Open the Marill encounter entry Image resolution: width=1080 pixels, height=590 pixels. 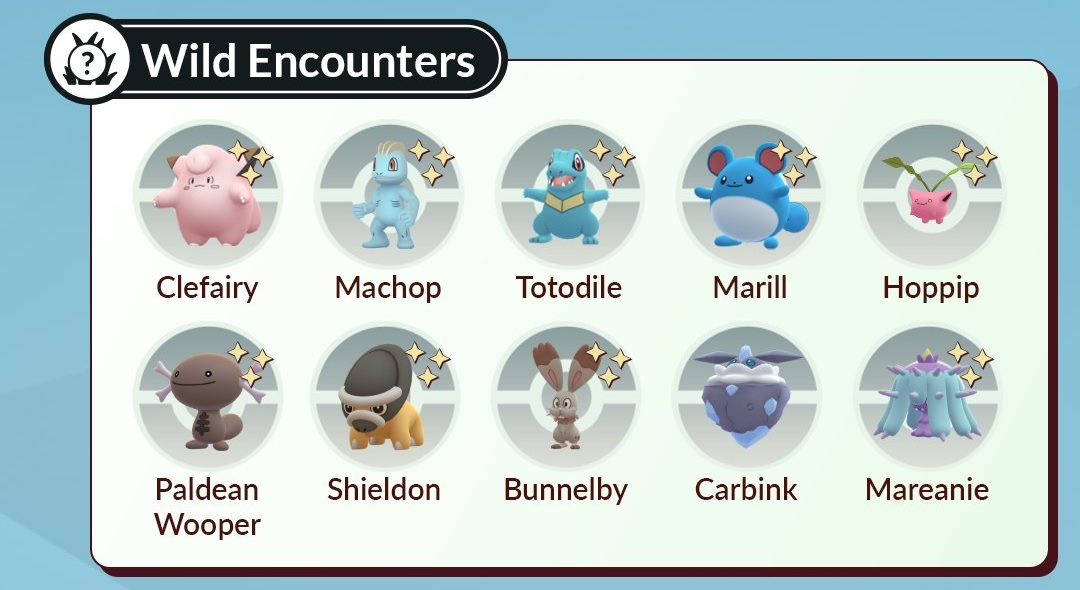tap(750, 196)
